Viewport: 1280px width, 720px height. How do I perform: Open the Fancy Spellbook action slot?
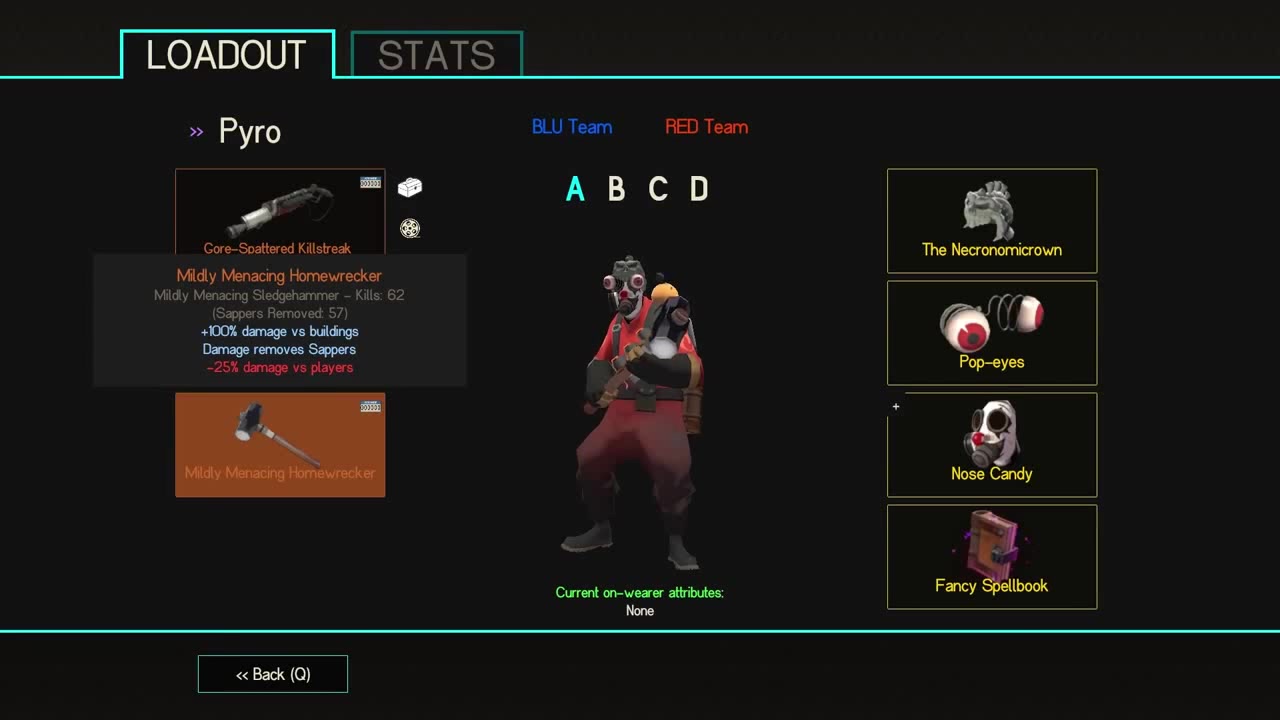(991, 557)
